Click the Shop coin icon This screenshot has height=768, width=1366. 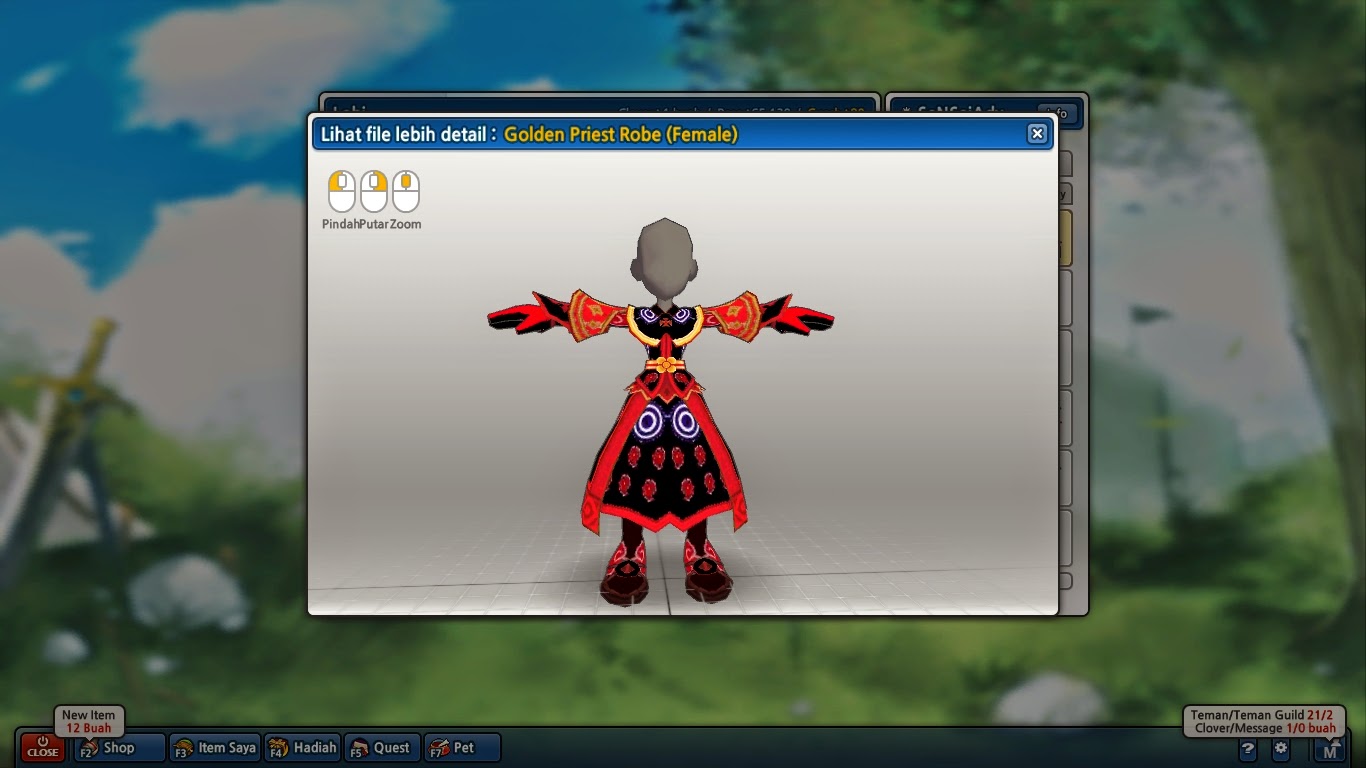pos(92,747)
